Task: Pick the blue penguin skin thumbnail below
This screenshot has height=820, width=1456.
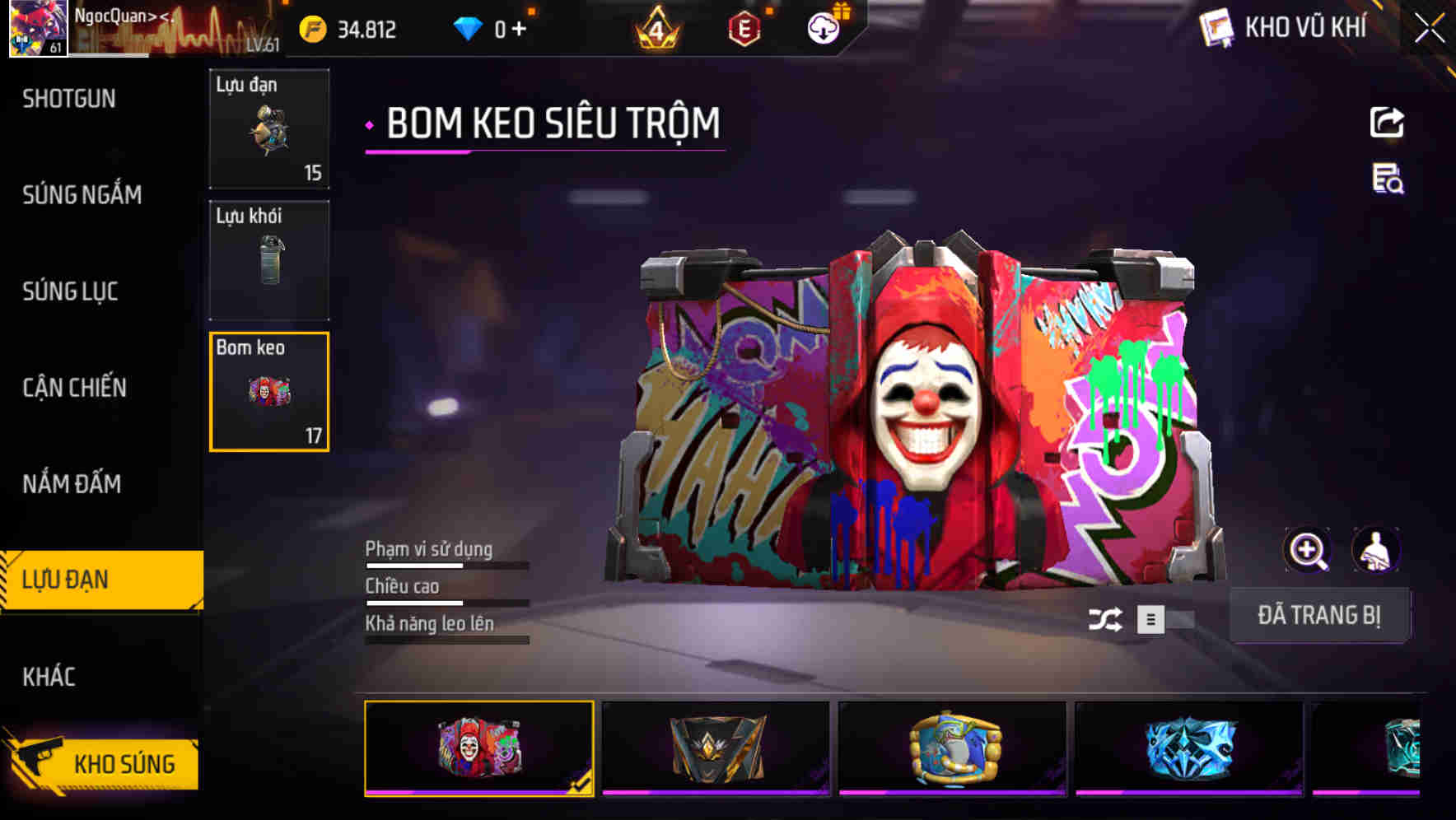Action: [954, 749]
